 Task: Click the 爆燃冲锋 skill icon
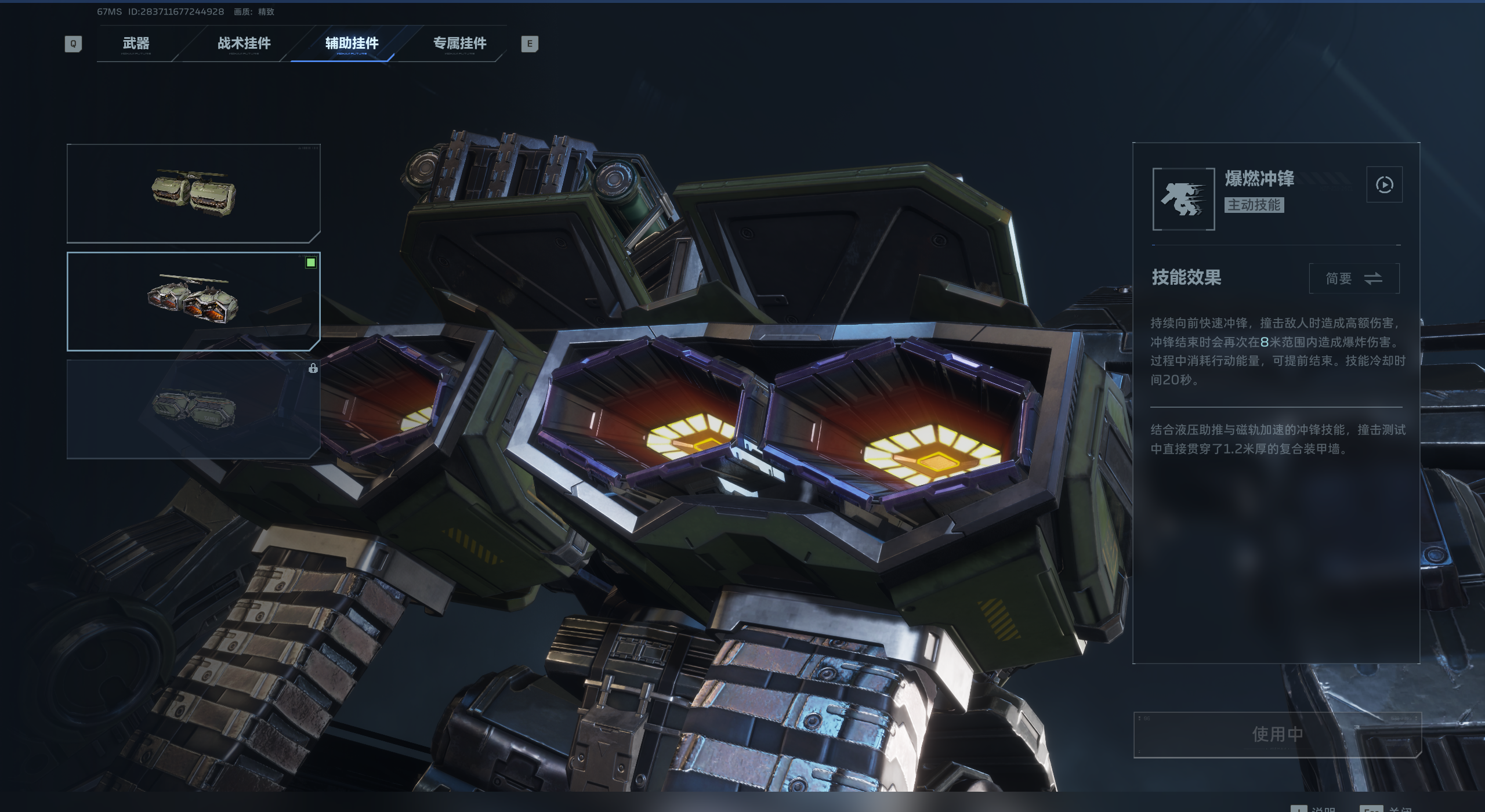1183,199
